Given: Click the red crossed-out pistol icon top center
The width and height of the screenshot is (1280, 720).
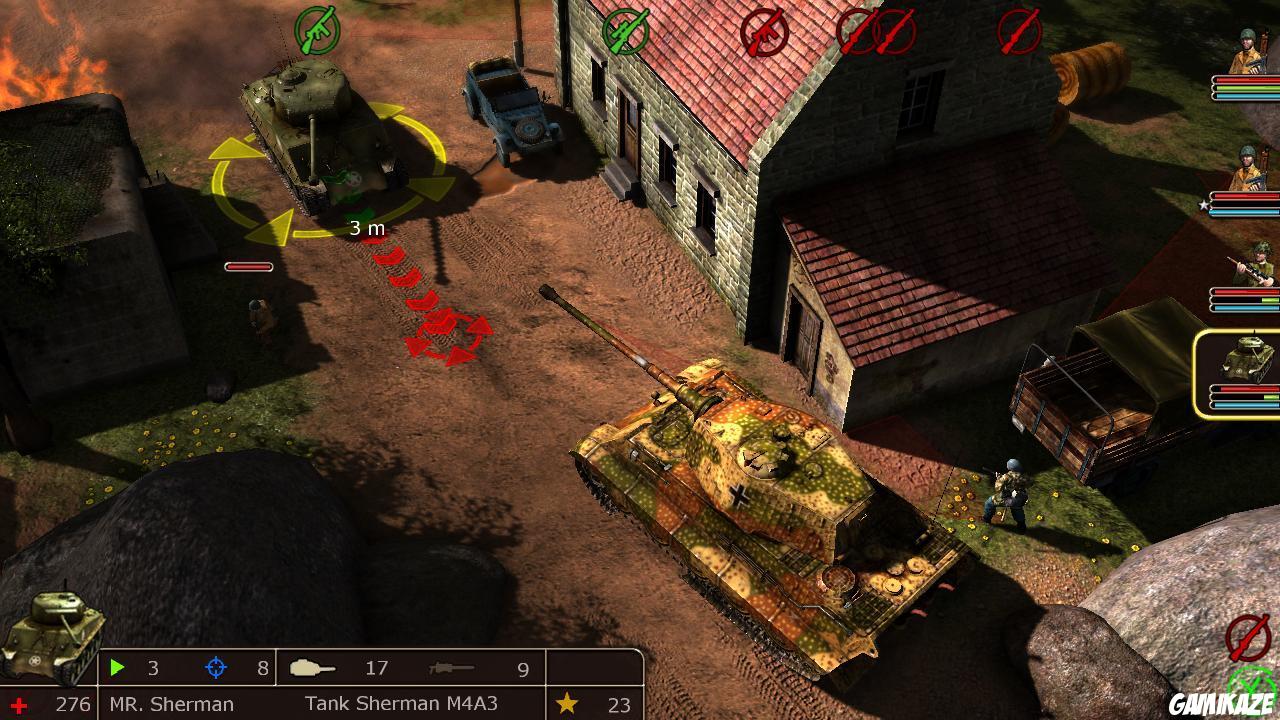Looking at the screenshot, I should [764, 31].
